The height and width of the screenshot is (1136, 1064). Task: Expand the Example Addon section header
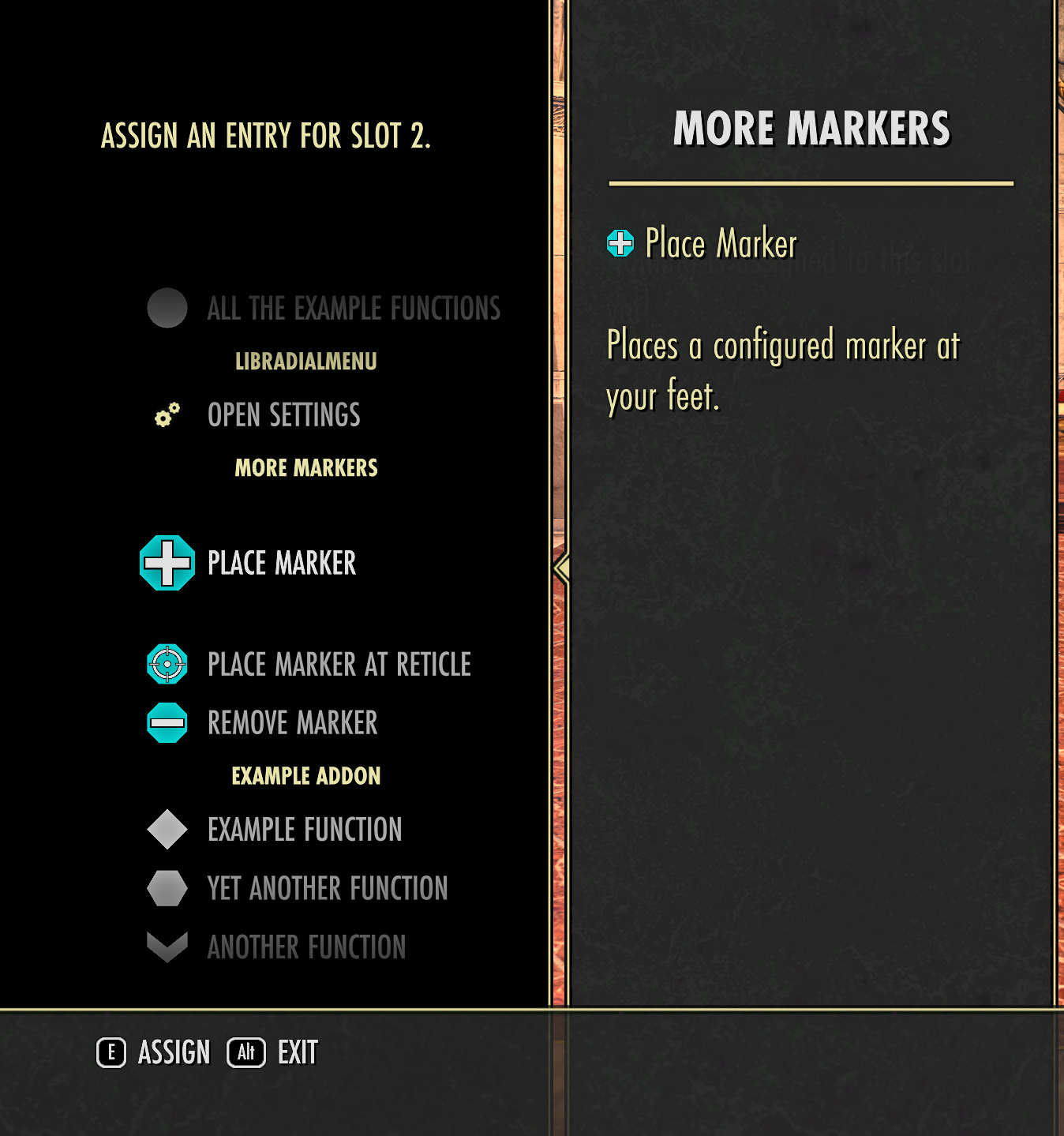pos(305,775)
